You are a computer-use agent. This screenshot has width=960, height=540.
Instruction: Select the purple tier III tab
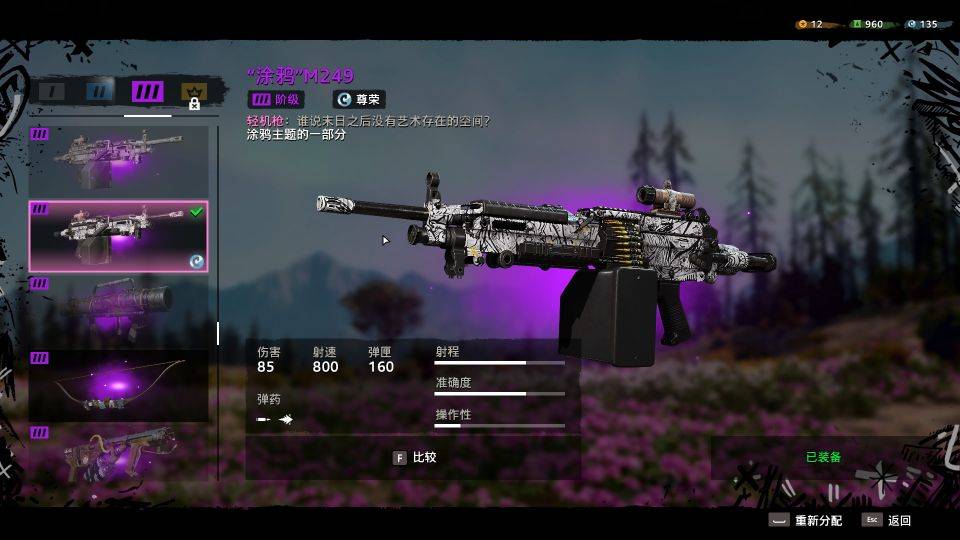147,92
